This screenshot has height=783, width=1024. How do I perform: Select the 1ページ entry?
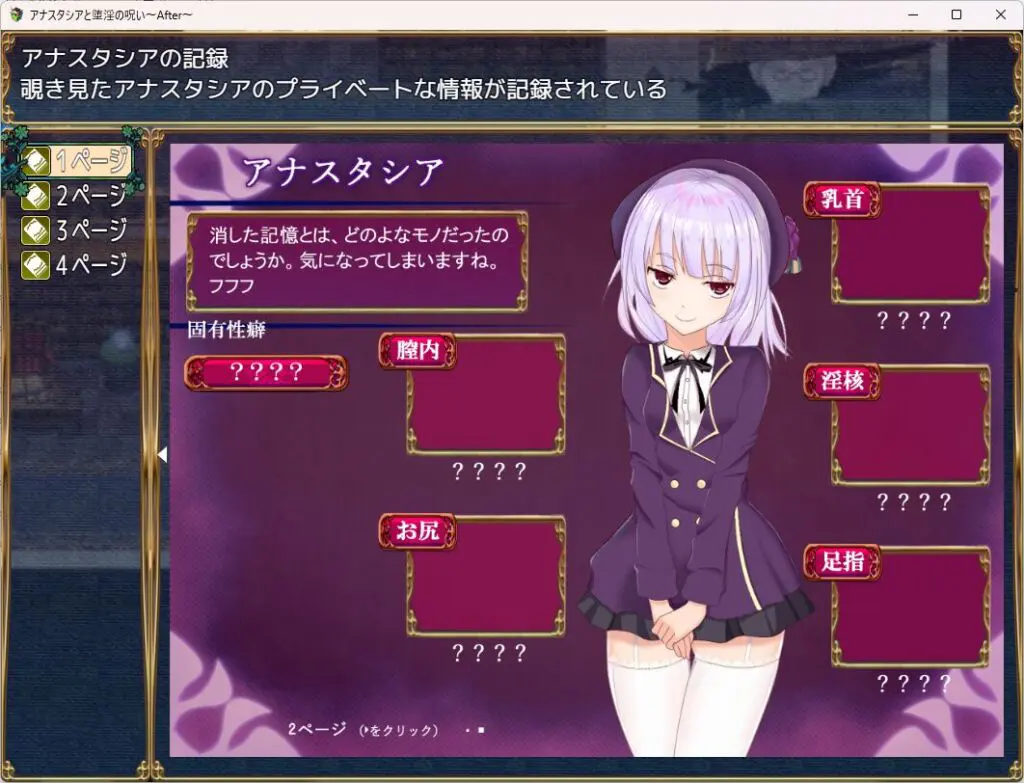[x=77, y=160]
